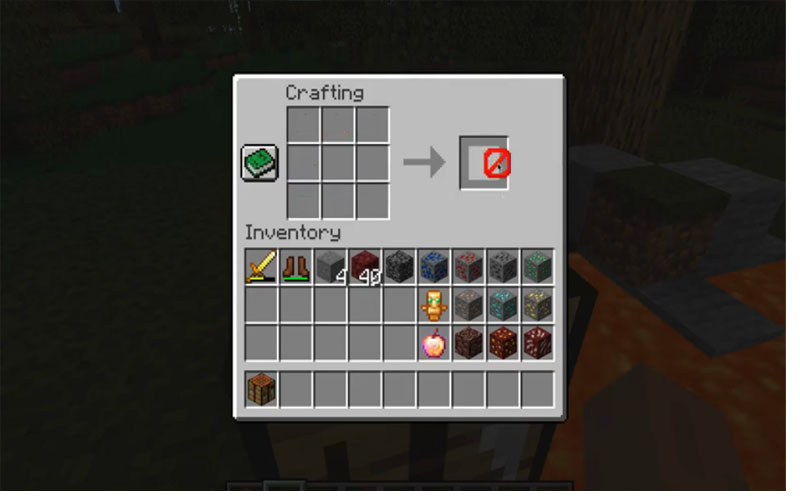Open the green recipe book
Image resolution: width=800 pixels, height=500 pixels.
[x=258, y=163]
